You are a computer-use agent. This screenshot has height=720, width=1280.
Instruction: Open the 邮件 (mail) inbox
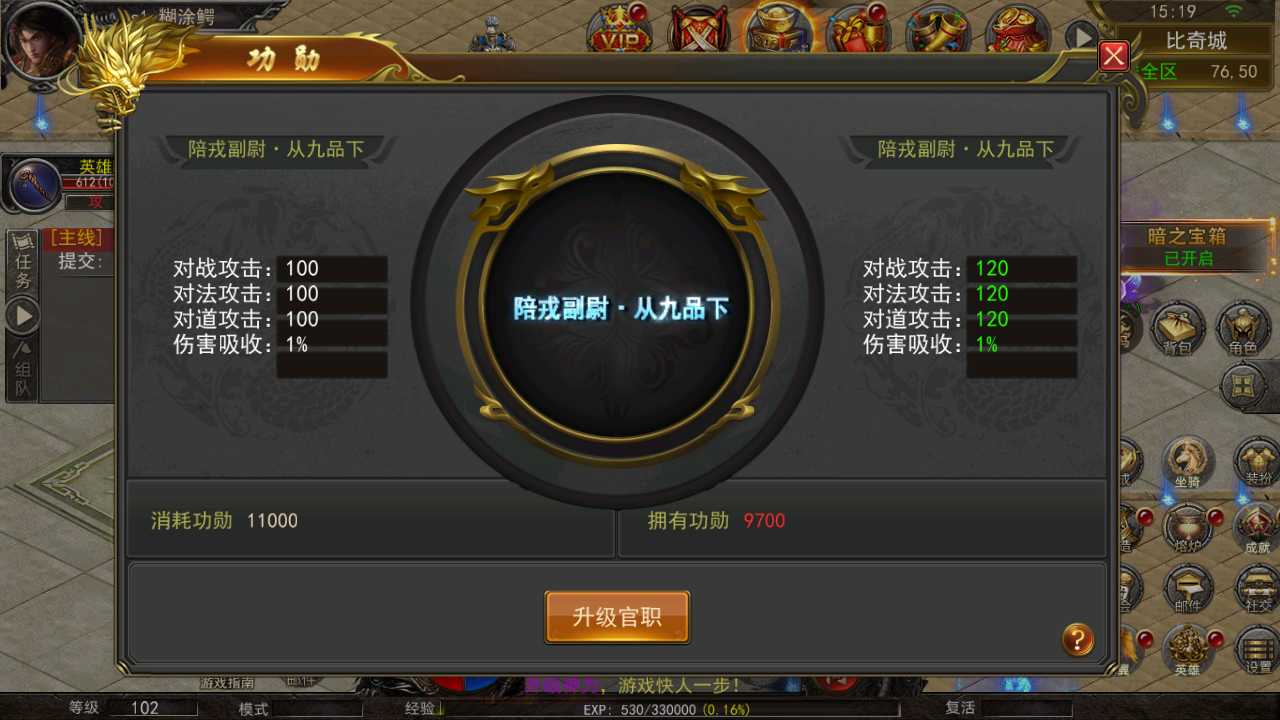point(1189,590)
